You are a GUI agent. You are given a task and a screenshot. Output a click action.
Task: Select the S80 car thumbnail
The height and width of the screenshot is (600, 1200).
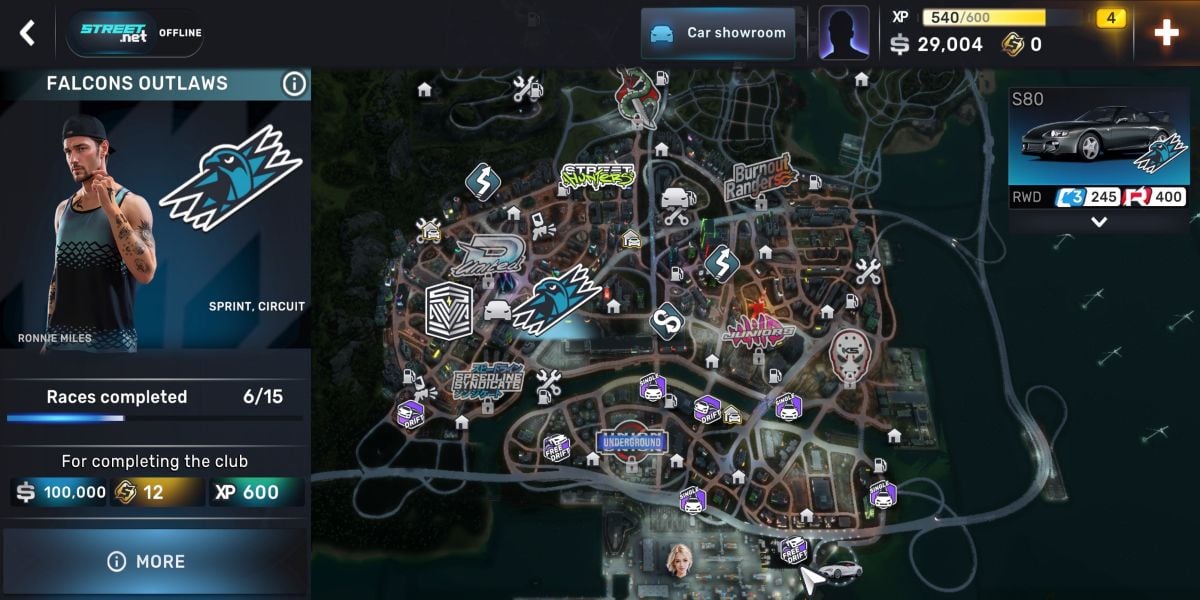[x=1098, y=138]
